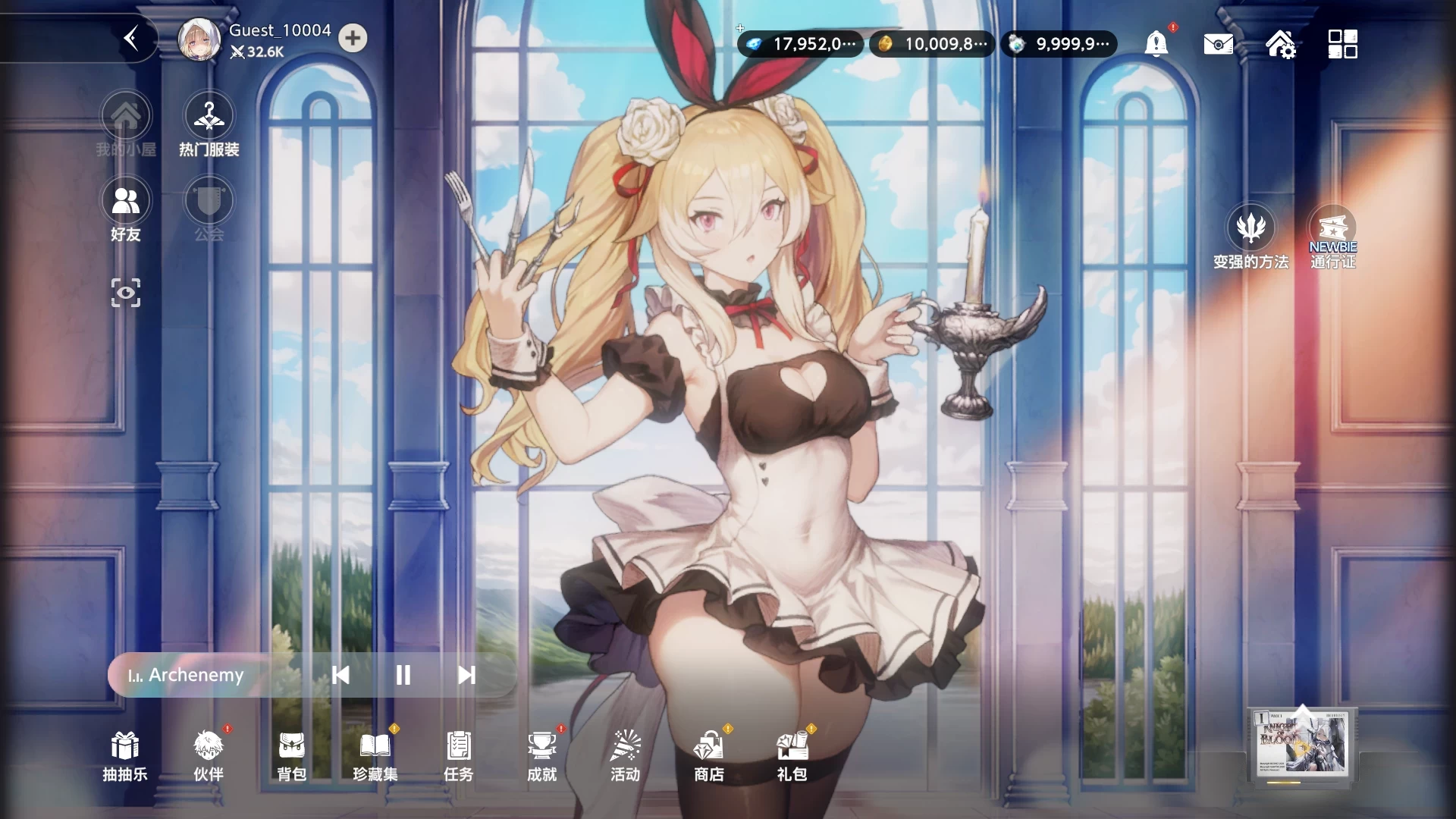Skip to previous music track

click(340, 675)
